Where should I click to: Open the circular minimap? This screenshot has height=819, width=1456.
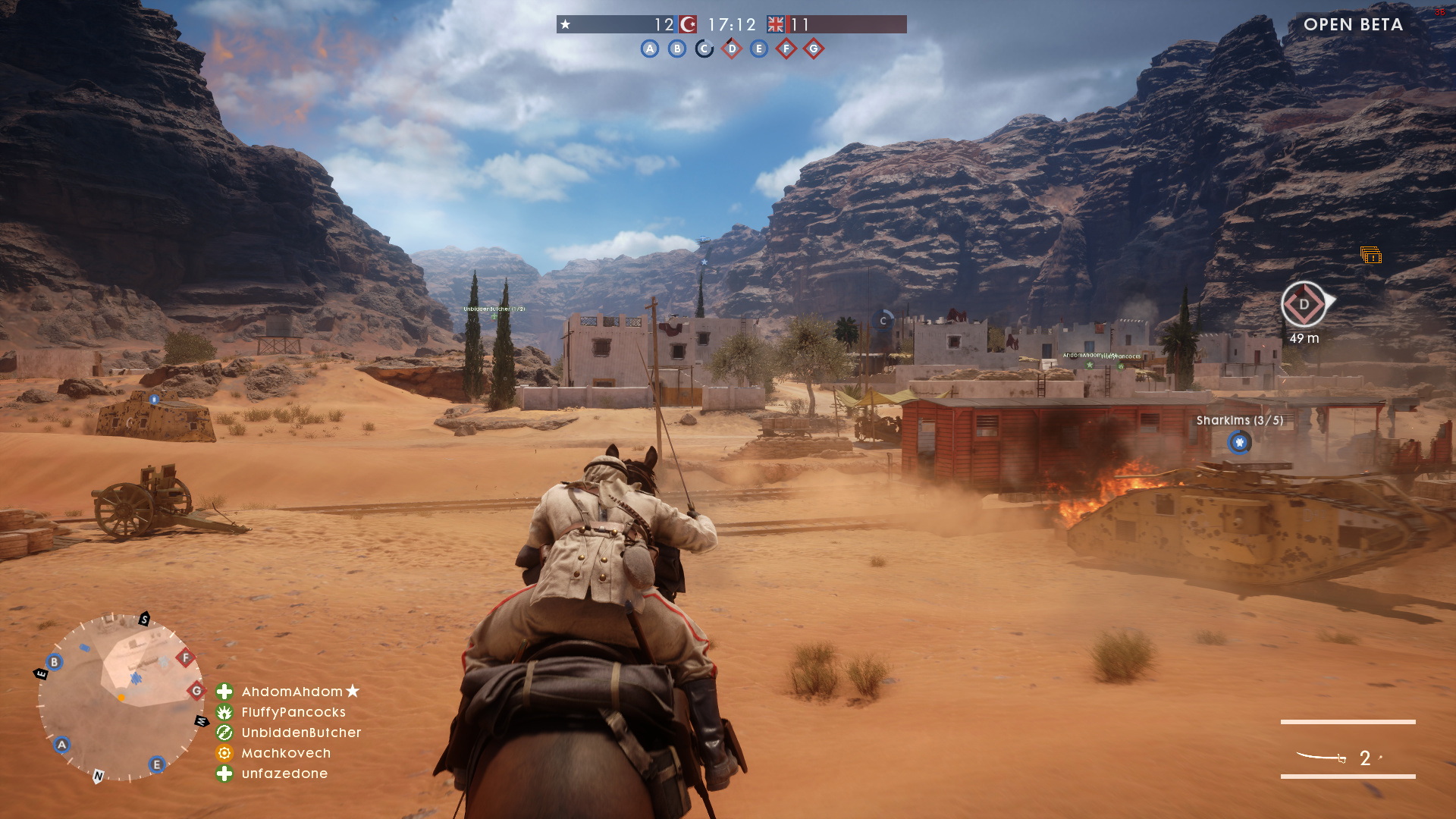[x=121, y=698]
